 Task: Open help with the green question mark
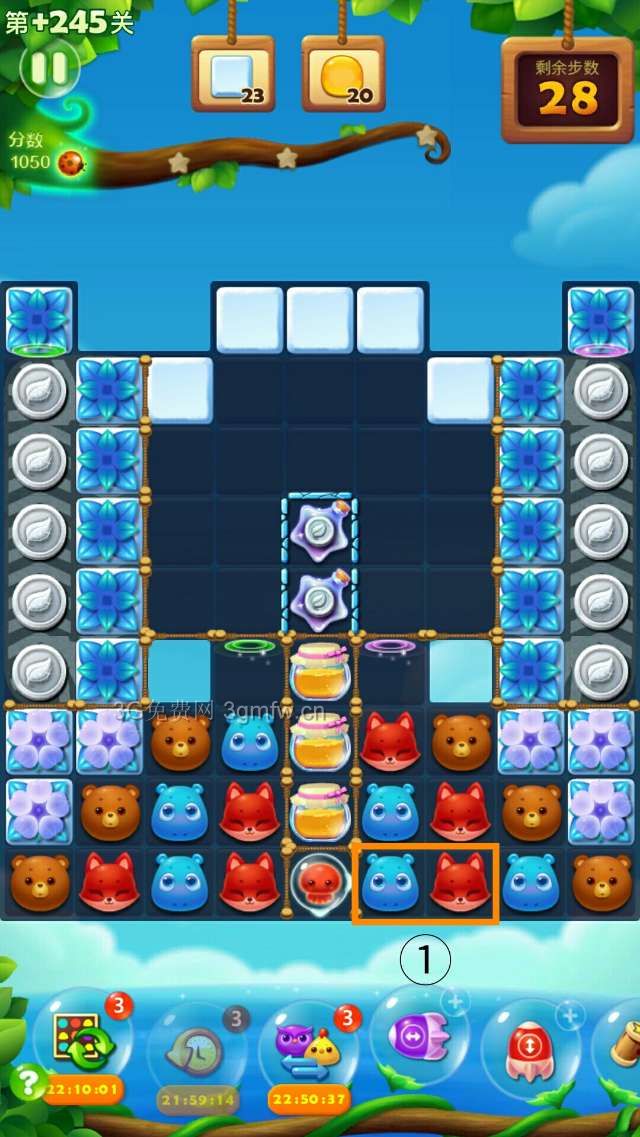pos(26,1082)
